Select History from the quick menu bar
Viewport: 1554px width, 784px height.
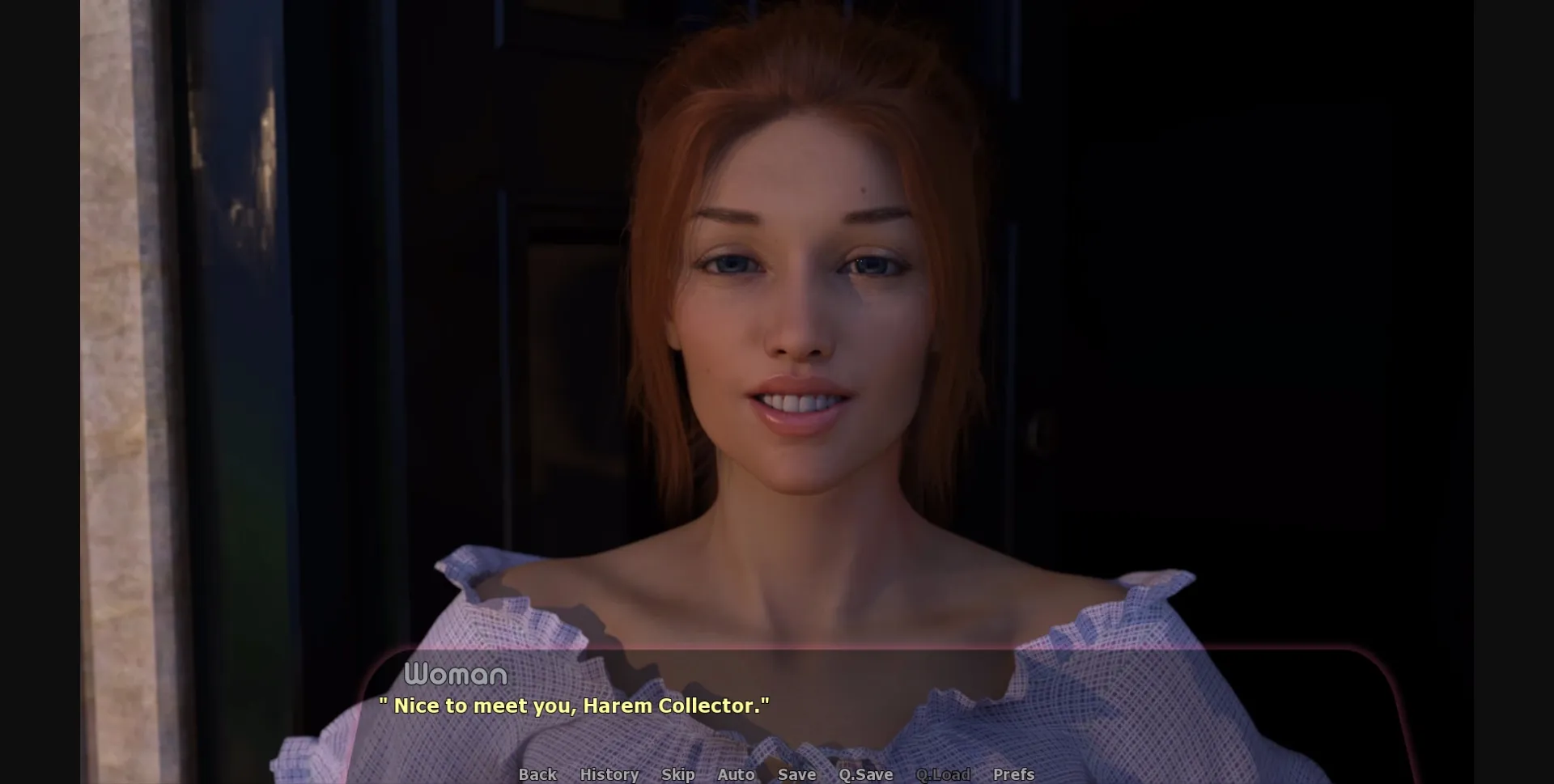609,774
